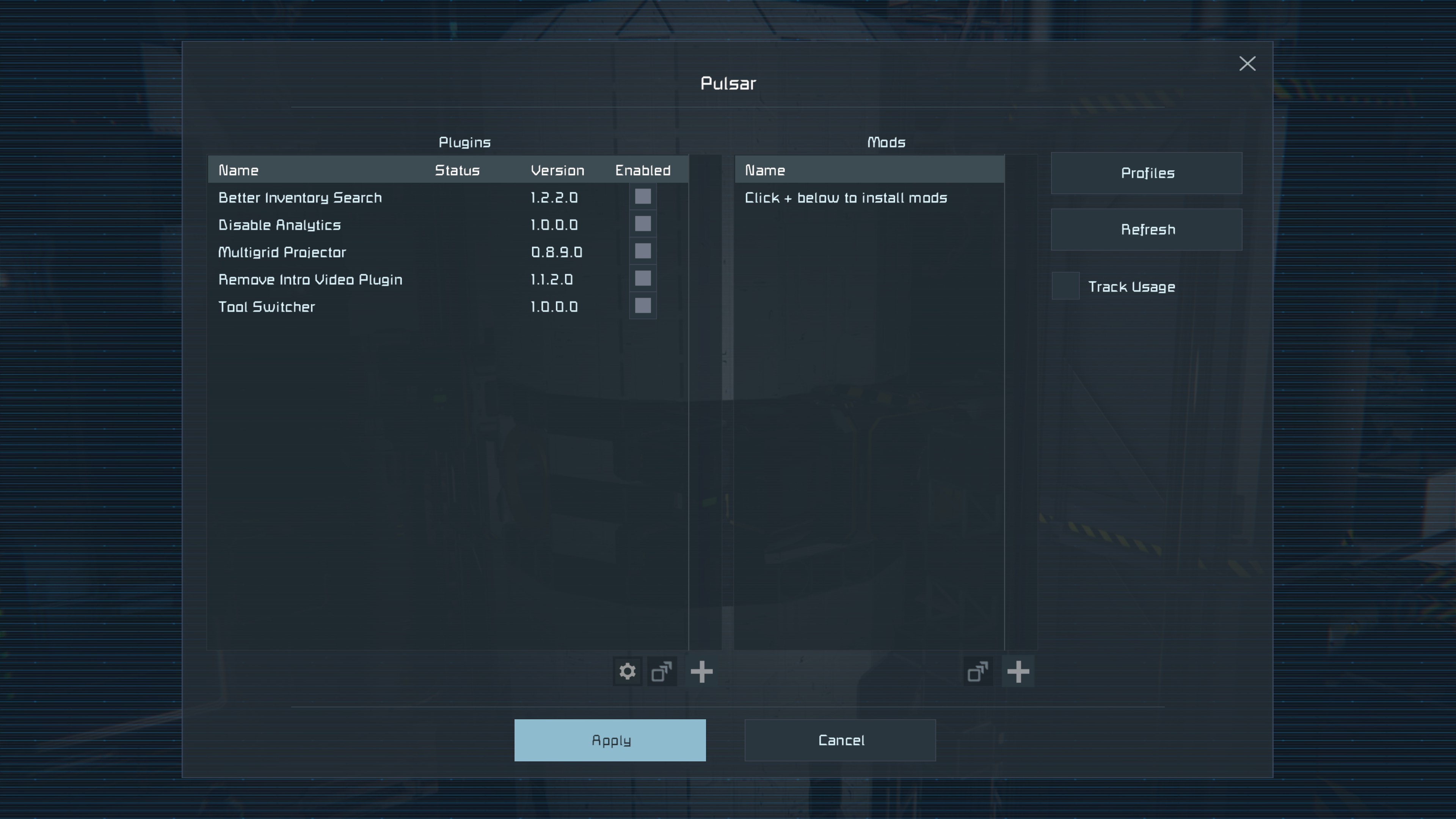Install mods using the Mods plus button
The image size is (1456, 819).
click(x=1018, y=672)
